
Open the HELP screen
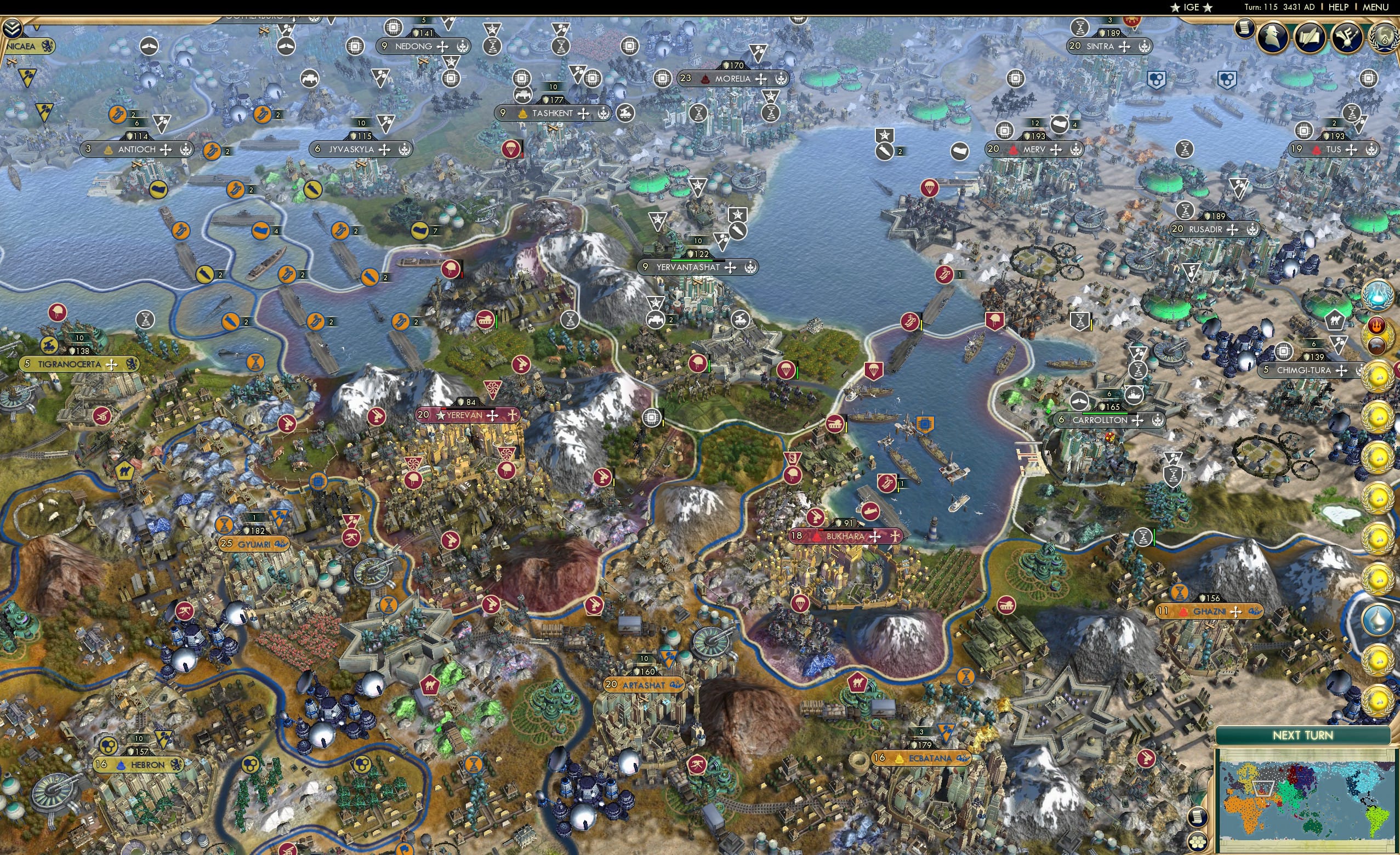coord(1339,7)
